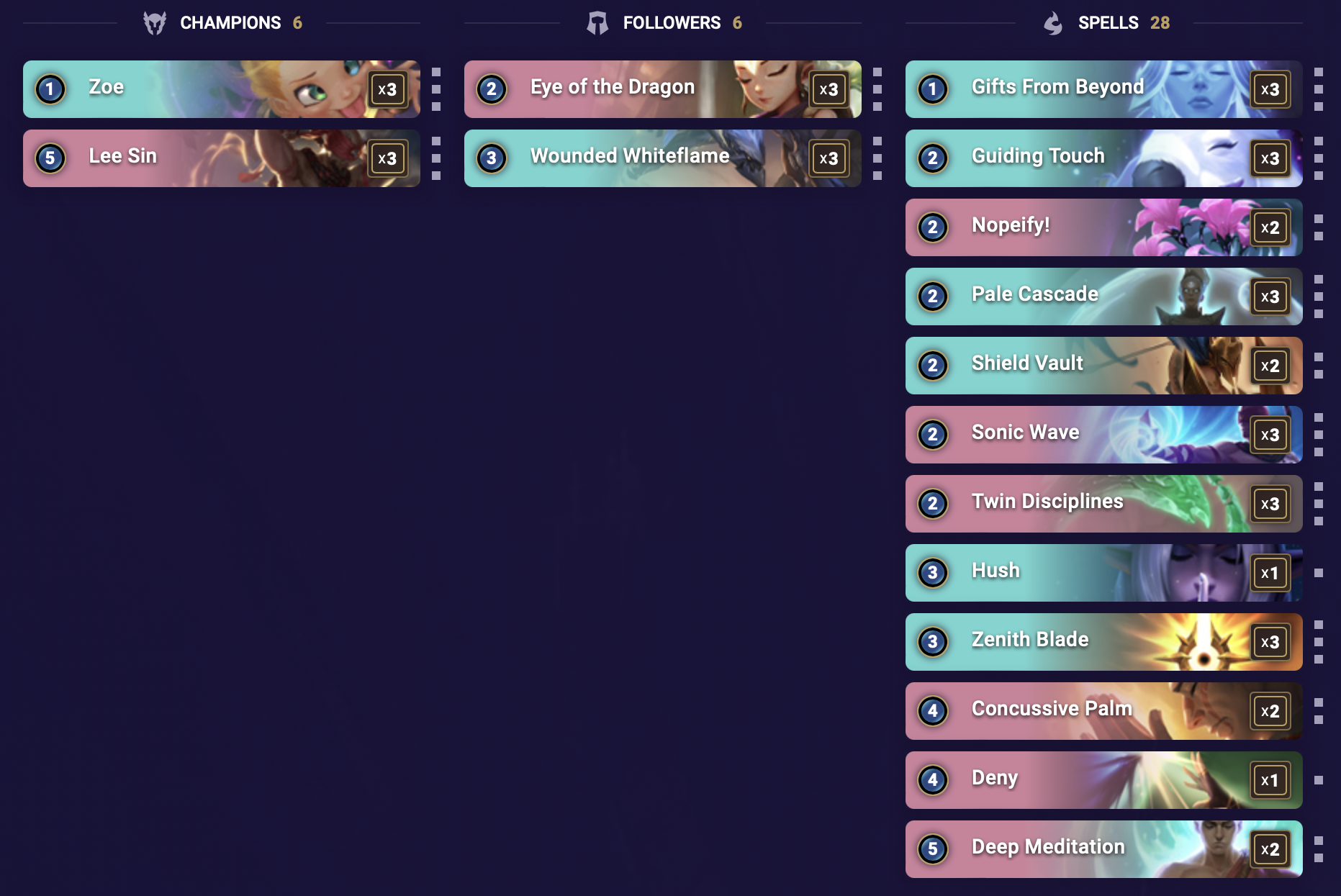This screenshot has height=896, width=1341.
Task: Click the mana circle on Concussive Palm
Action: click(933, 711)
